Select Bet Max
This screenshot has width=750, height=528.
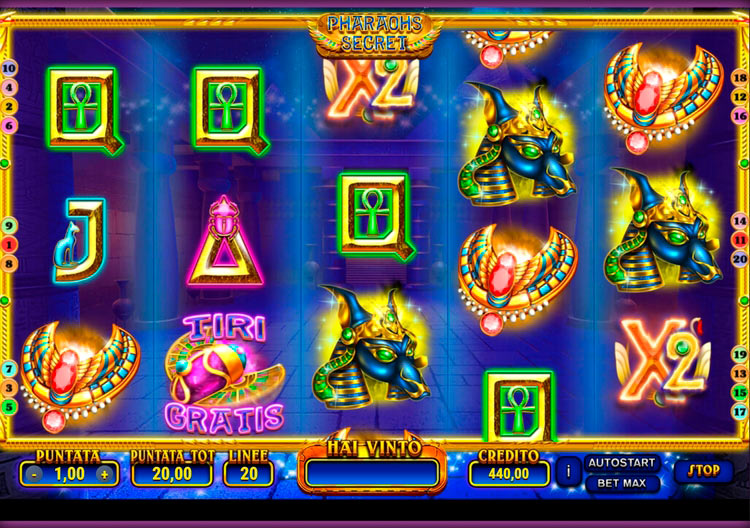click(621, 483)
